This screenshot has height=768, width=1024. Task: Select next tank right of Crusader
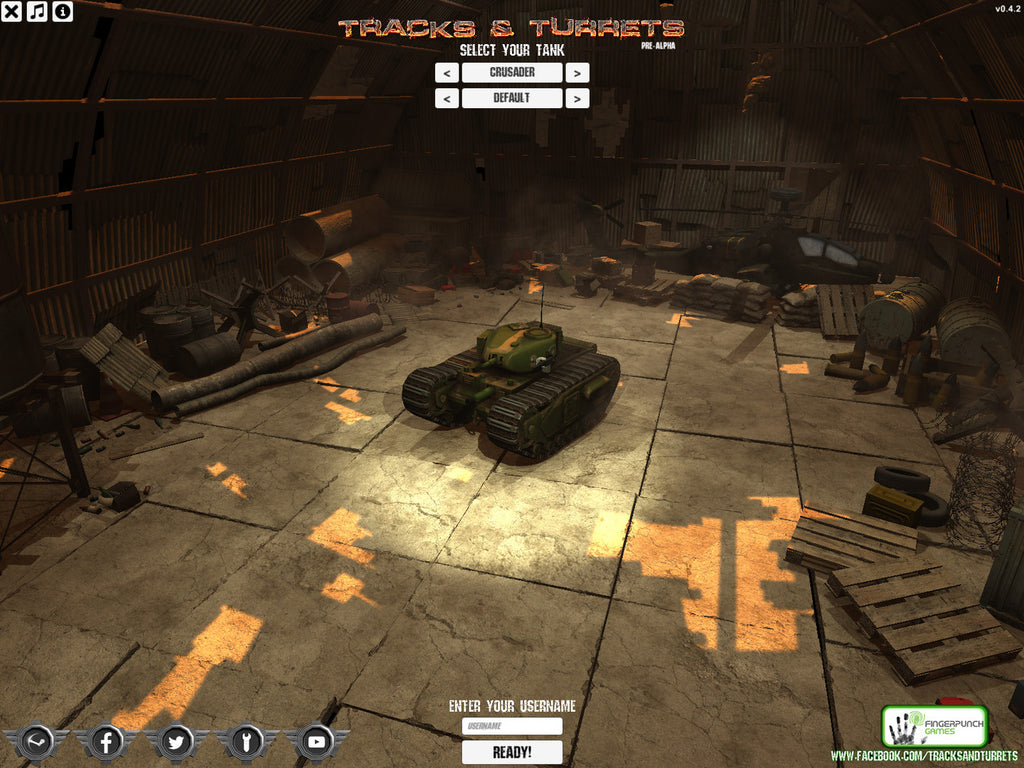pos(577,73)
